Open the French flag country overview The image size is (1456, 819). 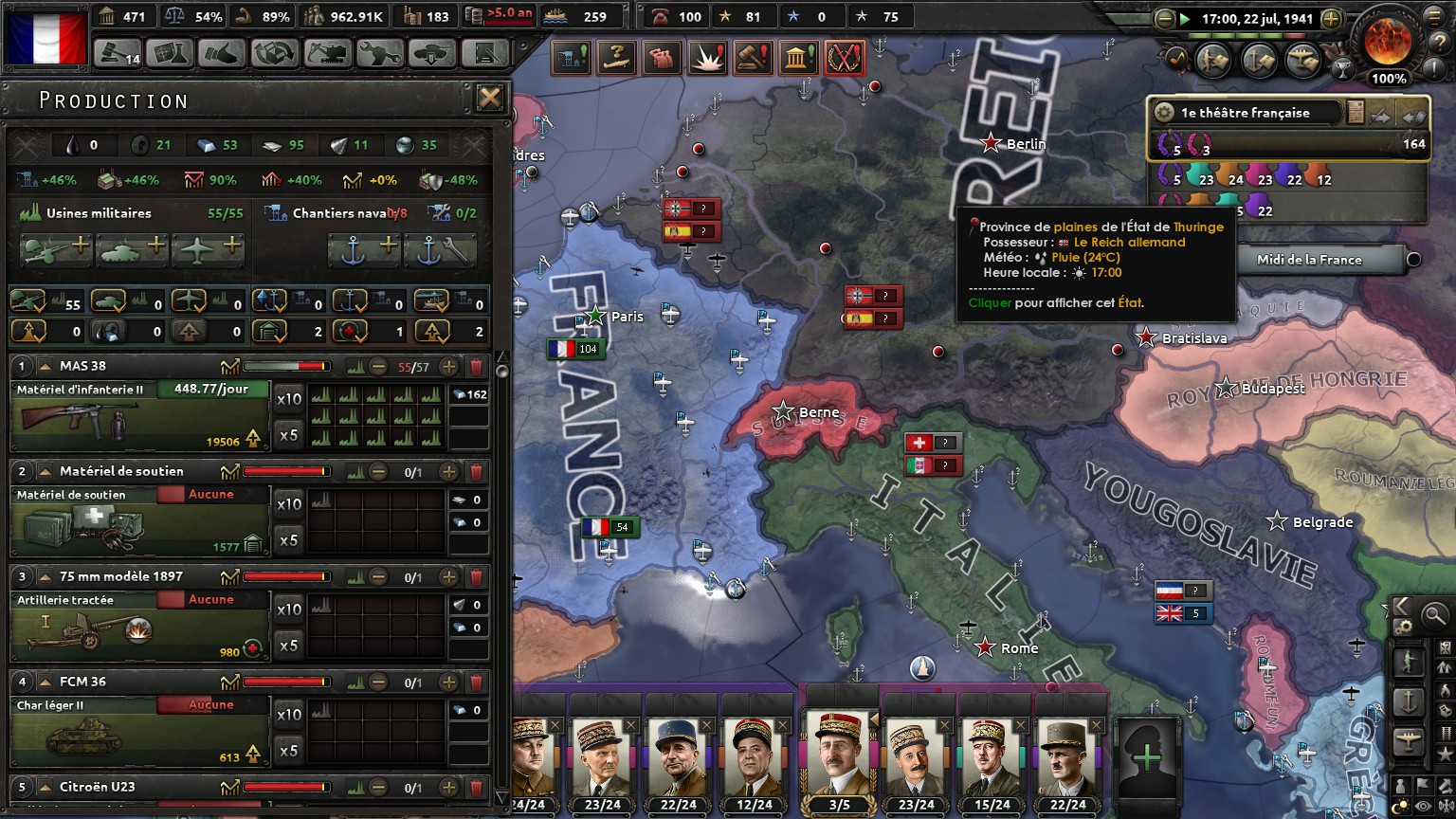click(45, 36)
